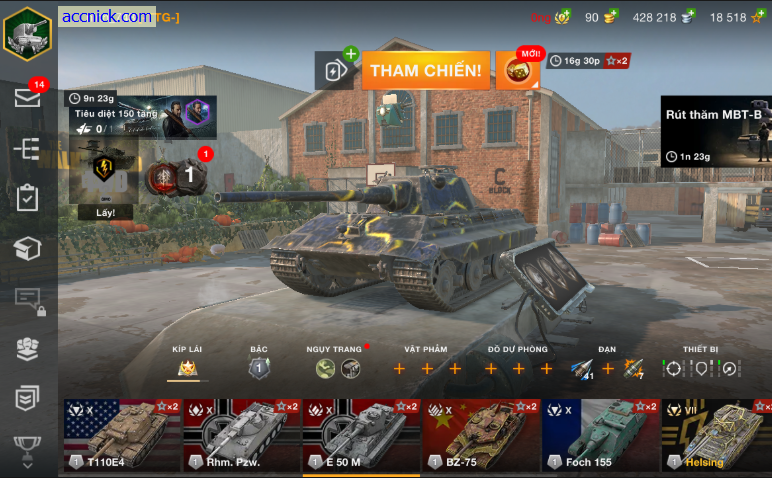
Task: Select the Foch 155 tank card
Action: point(601,435)
